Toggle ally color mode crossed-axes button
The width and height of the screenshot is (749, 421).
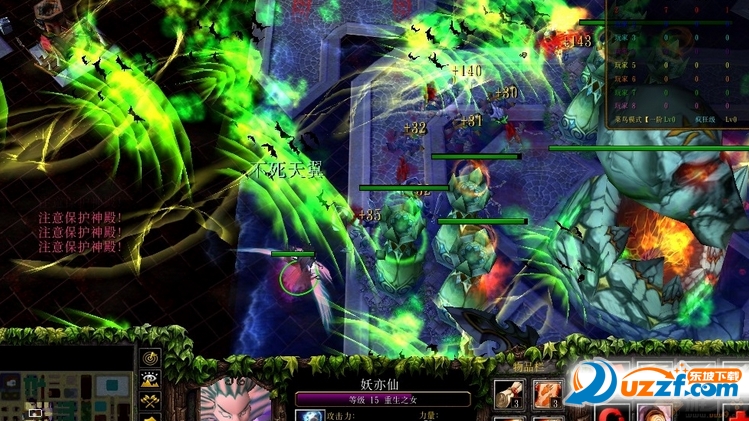152,401
